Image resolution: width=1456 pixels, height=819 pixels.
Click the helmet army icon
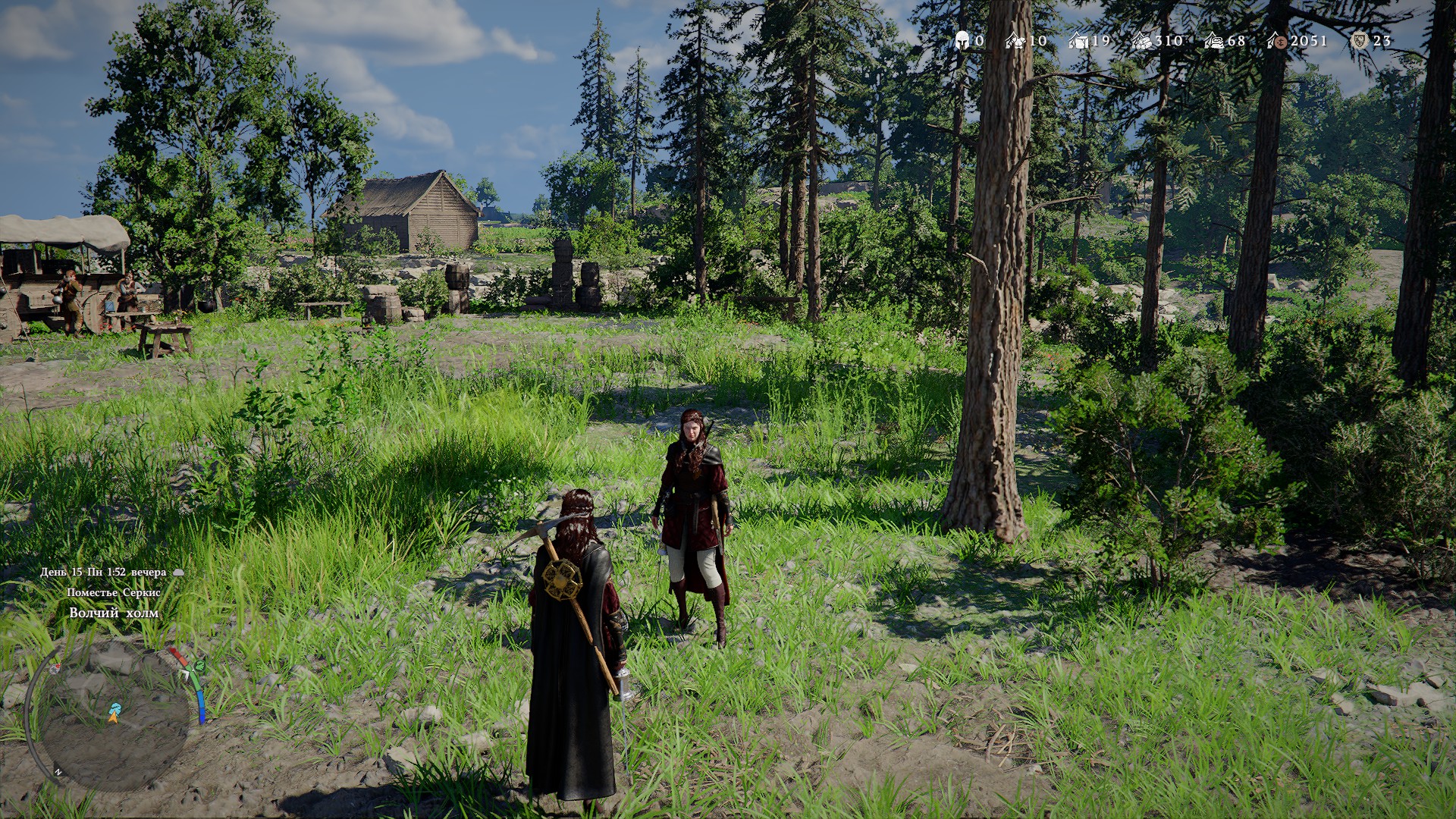click(x=963, y=40)
